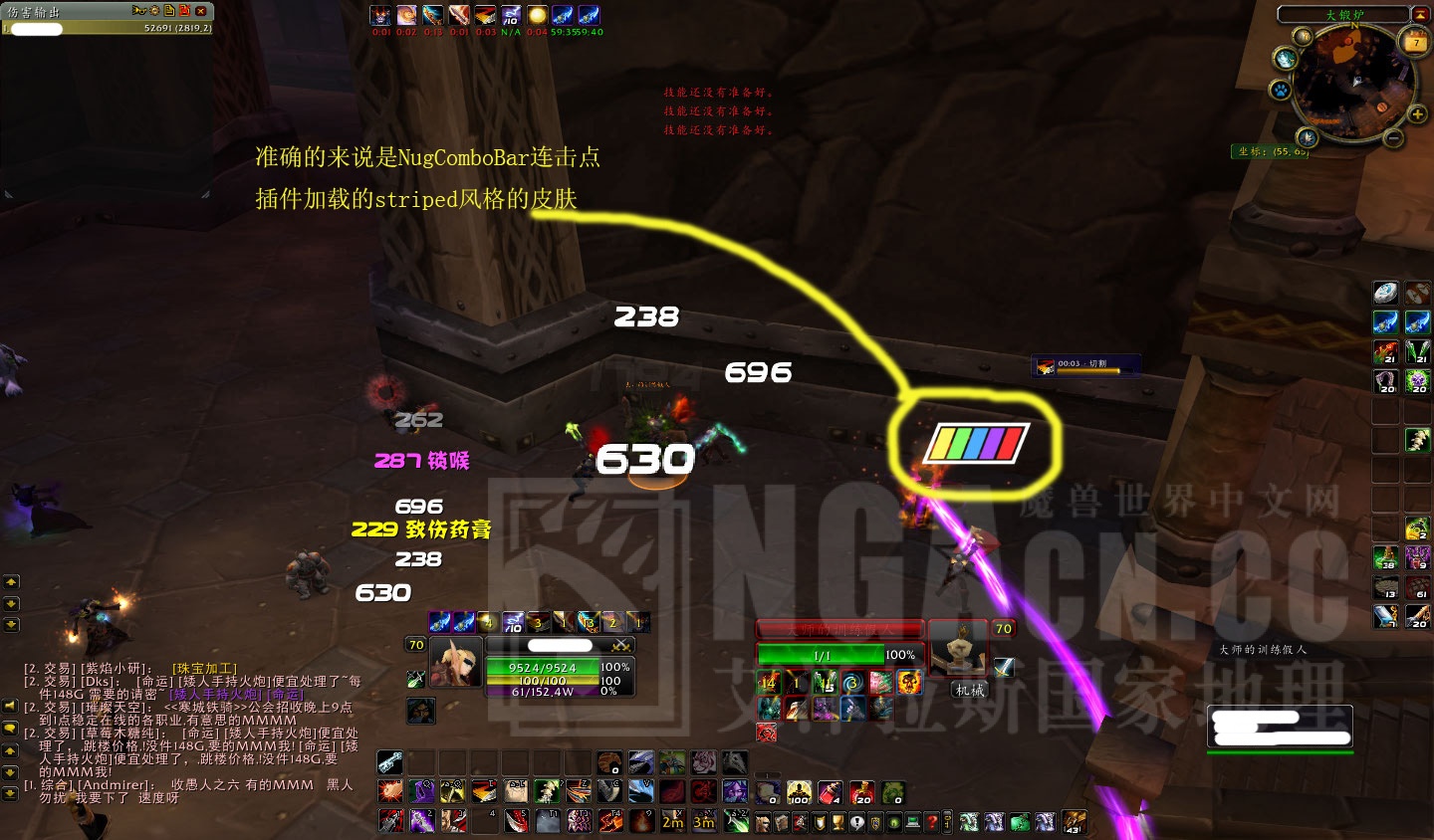The image size is (1434, 840).
Task: Open the settings gear on the 伤害输出 meter
Action: (x=154, y=11)
